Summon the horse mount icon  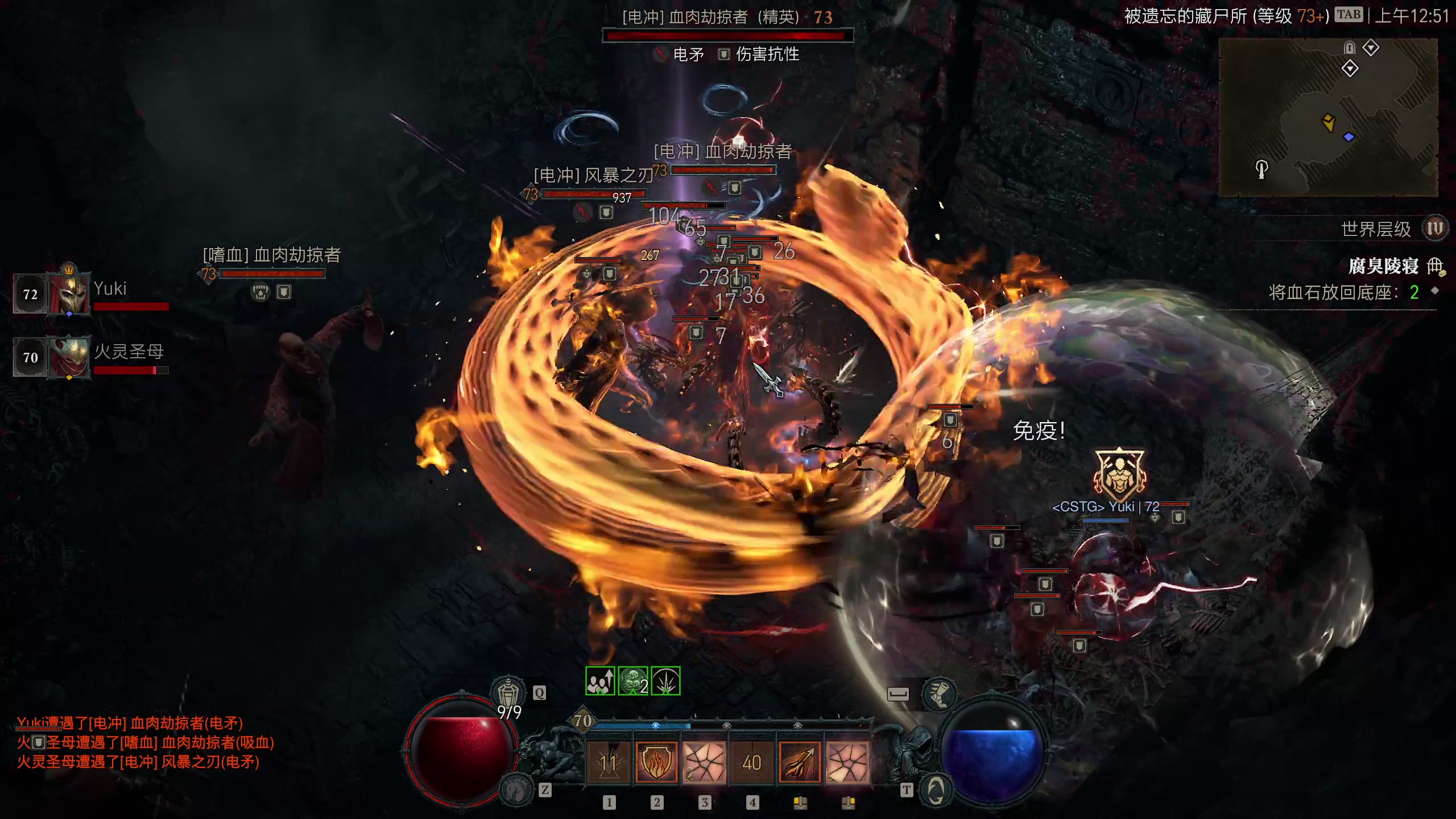click(x=516, y=790)
